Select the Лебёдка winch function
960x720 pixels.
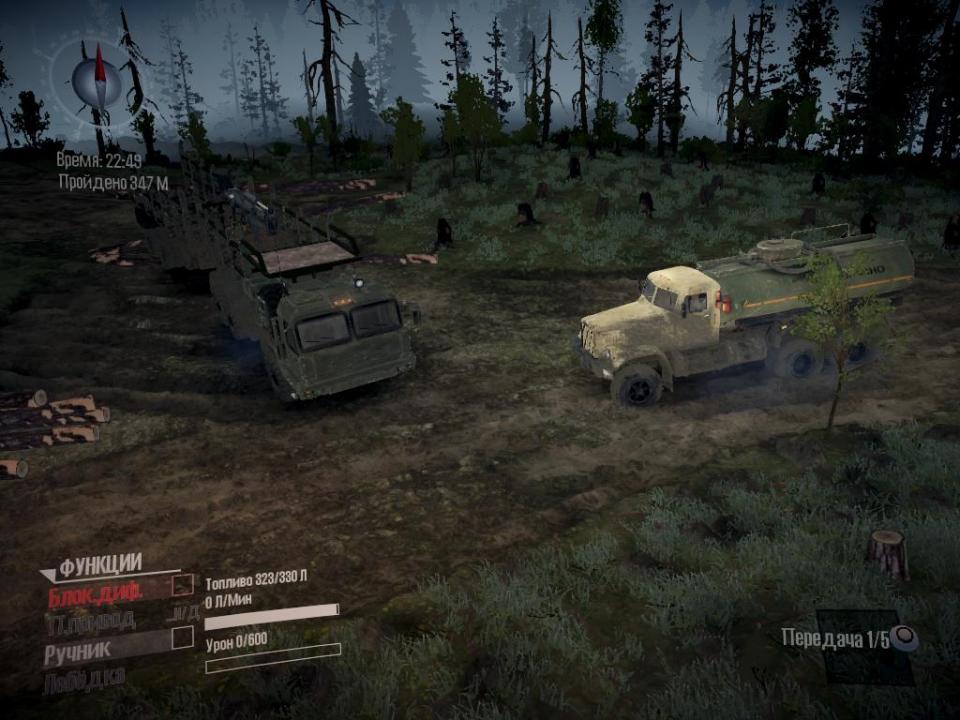[x=84, y=678]
